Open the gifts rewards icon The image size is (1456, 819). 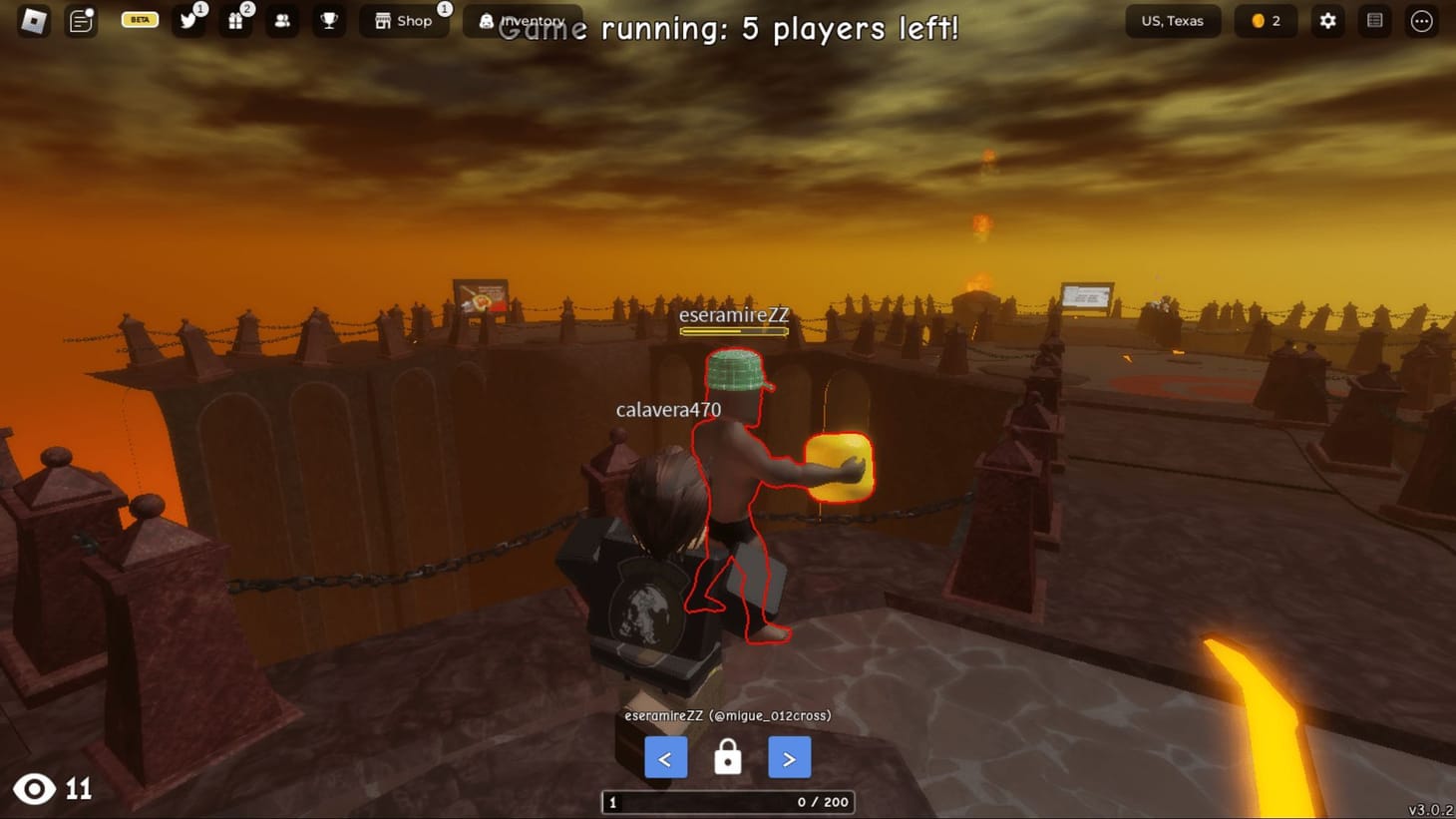235,21
